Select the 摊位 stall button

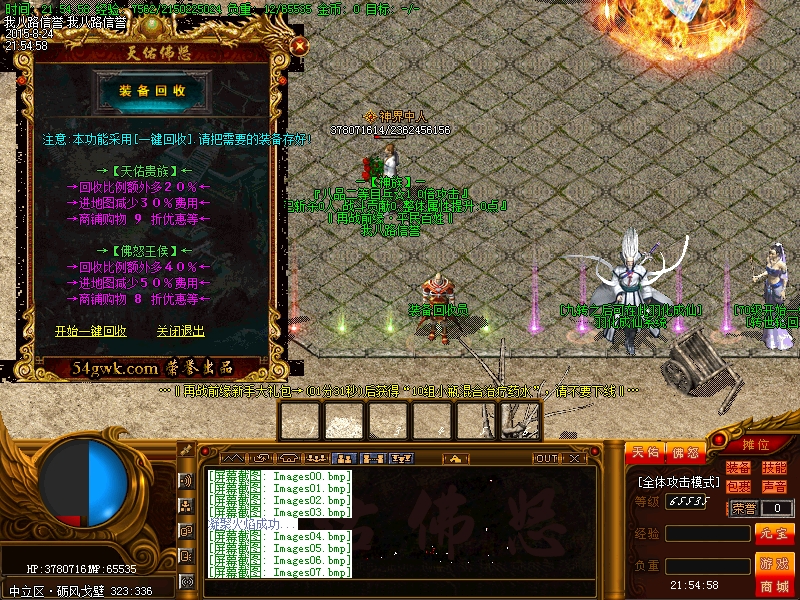pyautogui.click(x=757, y=444)
